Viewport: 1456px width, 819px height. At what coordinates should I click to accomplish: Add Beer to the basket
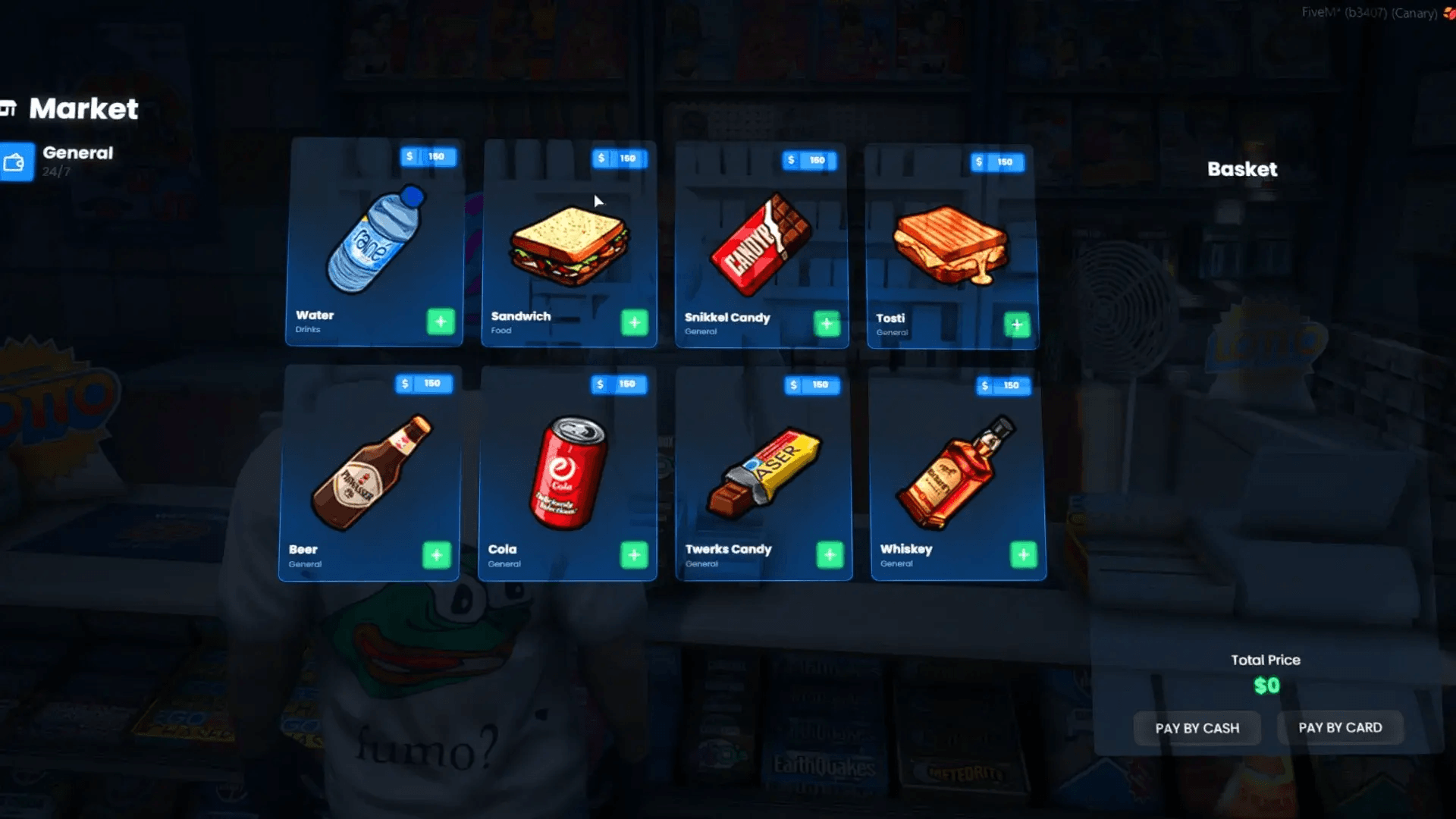coord(438,554)
